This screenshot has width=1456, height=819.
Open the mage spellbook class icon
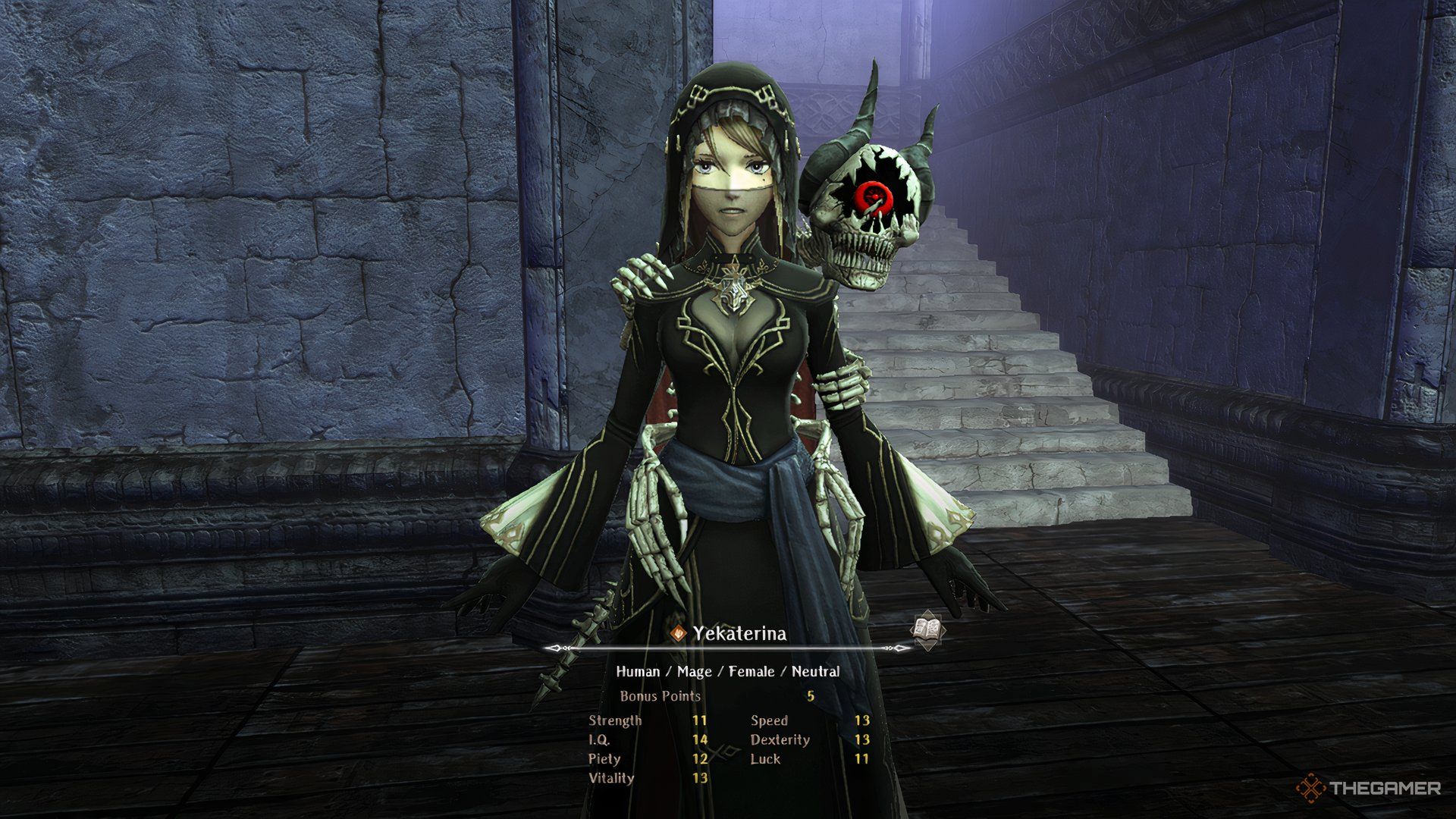[x=927, y=631]
